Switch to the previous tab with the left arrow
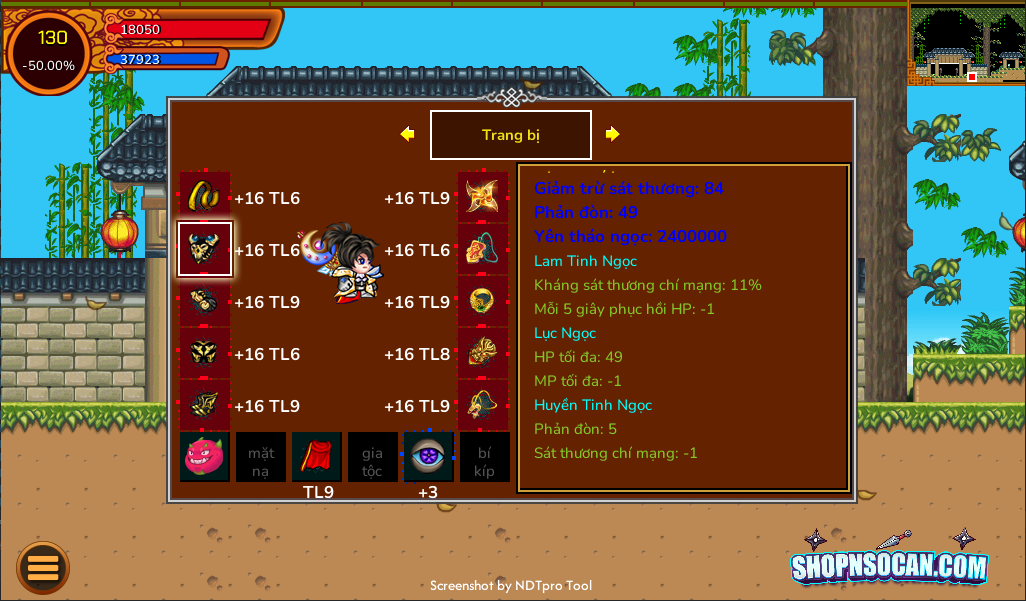Viewport: 1026px width, 601px height. click(x=407, y=134)
